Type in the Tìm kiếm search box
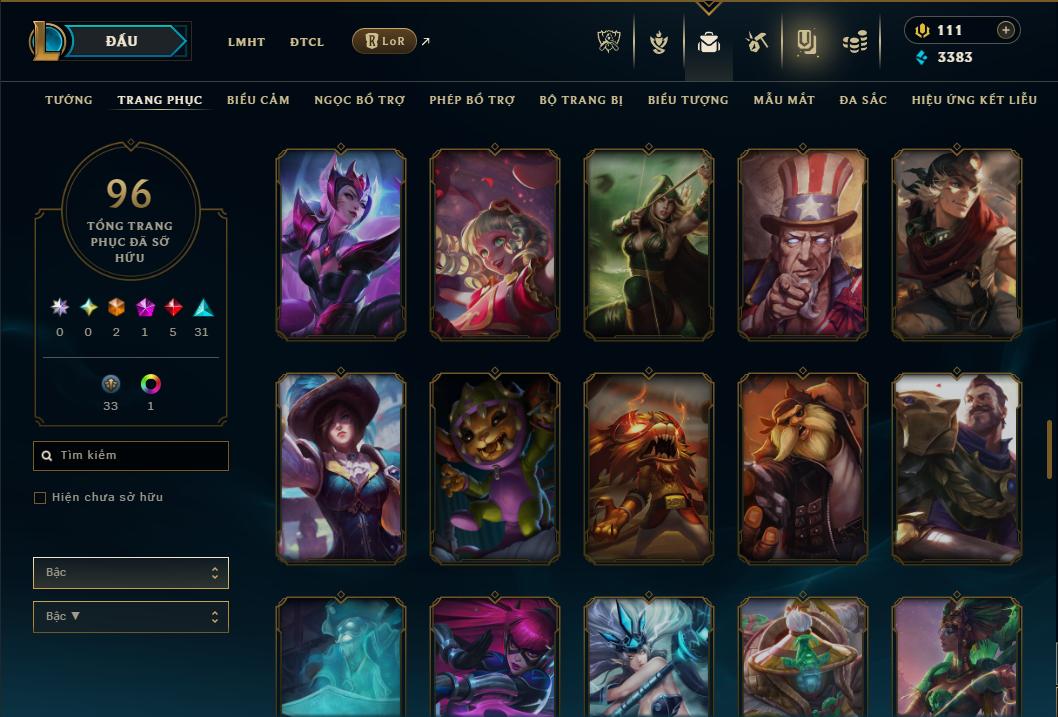The height and width of the screenshot is (717, 1058). click(x=140, y=456)
